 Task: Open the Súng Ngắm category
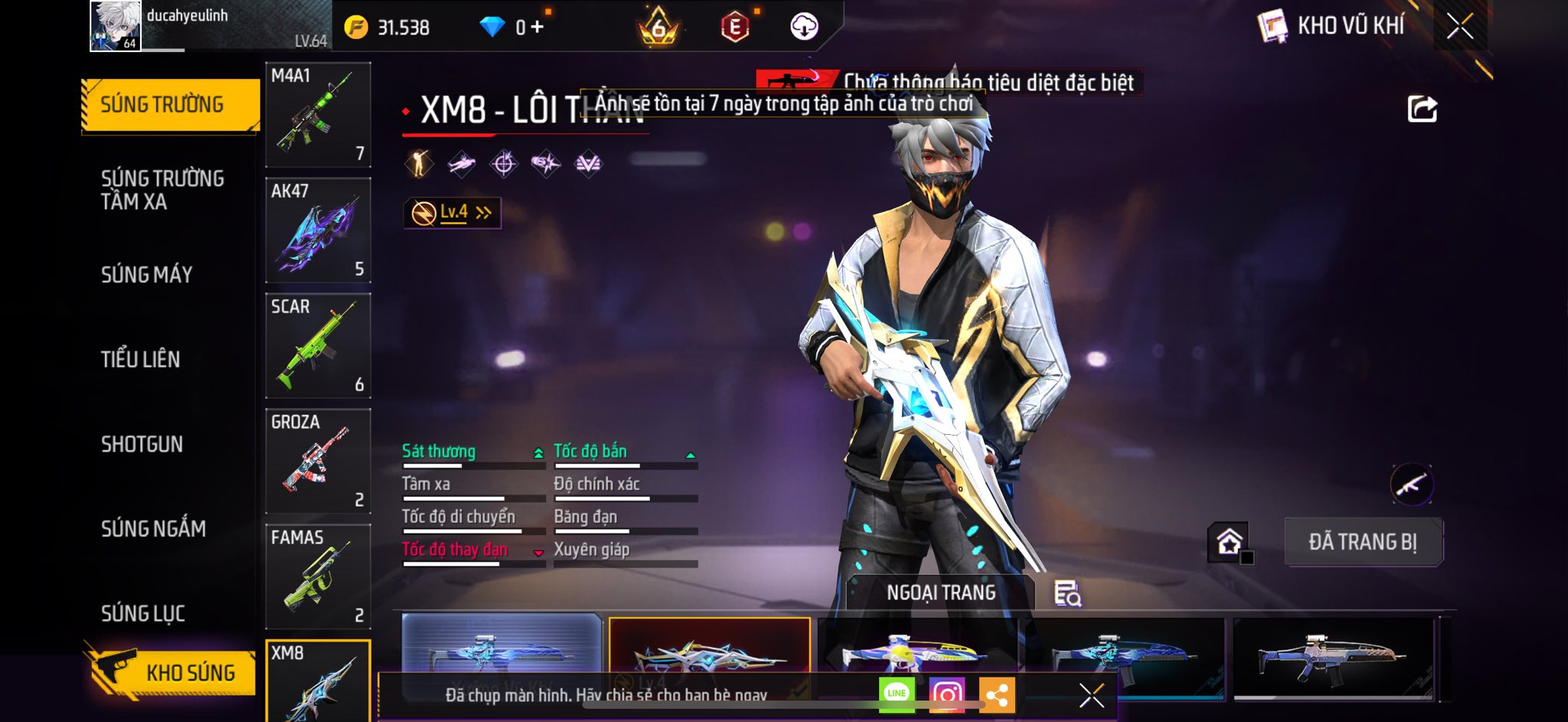[x=153, y=528]
